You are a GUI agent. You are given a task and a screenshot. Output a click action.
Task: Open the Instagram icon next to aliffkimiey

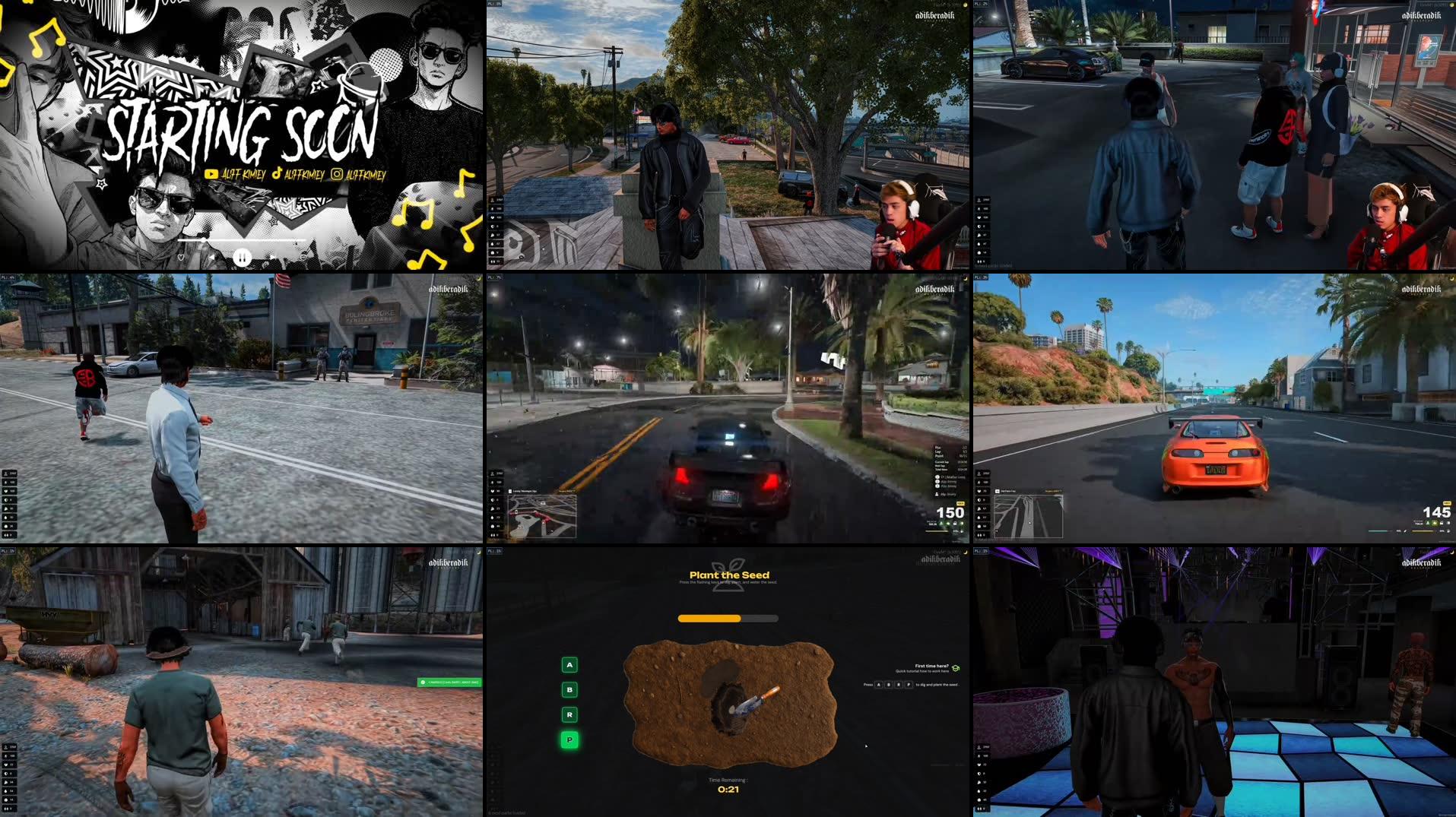click(x=337, y=174)
